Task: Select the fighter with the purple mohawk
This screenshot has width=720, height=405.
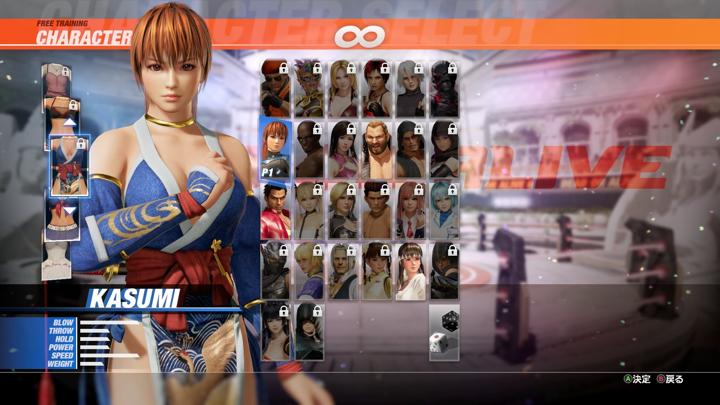Action: (x=309, y=88)
